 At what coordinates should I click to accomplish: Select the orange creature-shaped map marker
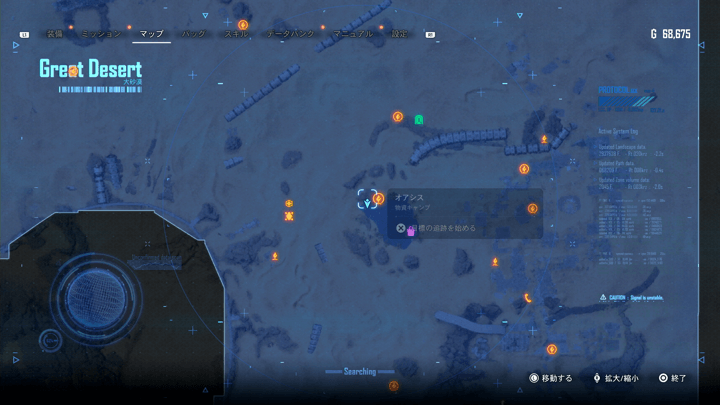tap(289, 216)
